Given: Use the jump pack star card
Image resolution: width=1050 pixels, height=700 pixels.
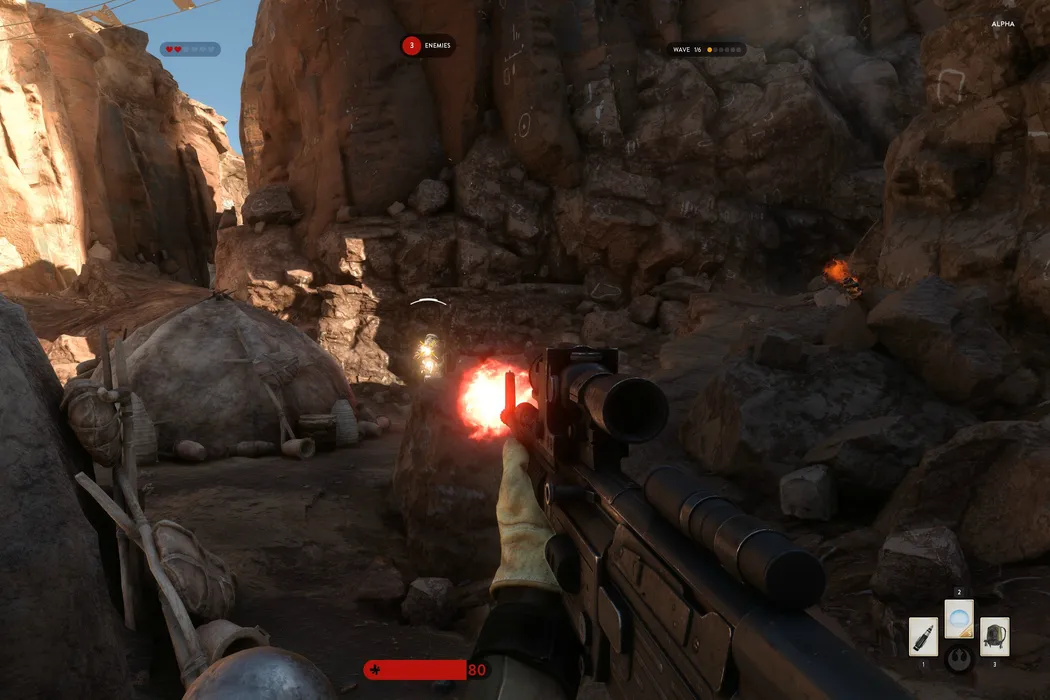Looking at the screenshot, I should 994,636.
